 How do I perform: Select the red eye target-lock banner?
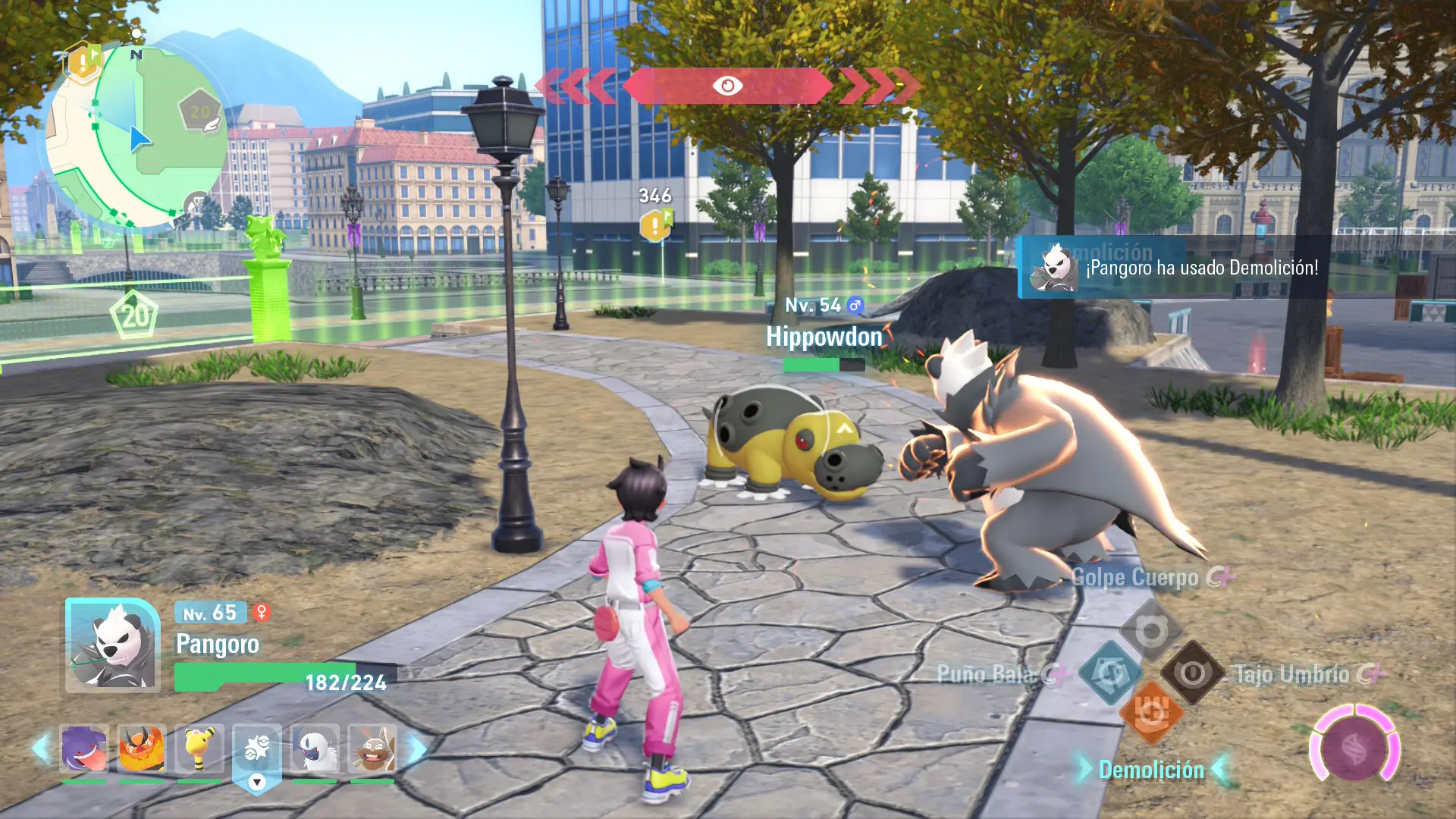point(727,86)
